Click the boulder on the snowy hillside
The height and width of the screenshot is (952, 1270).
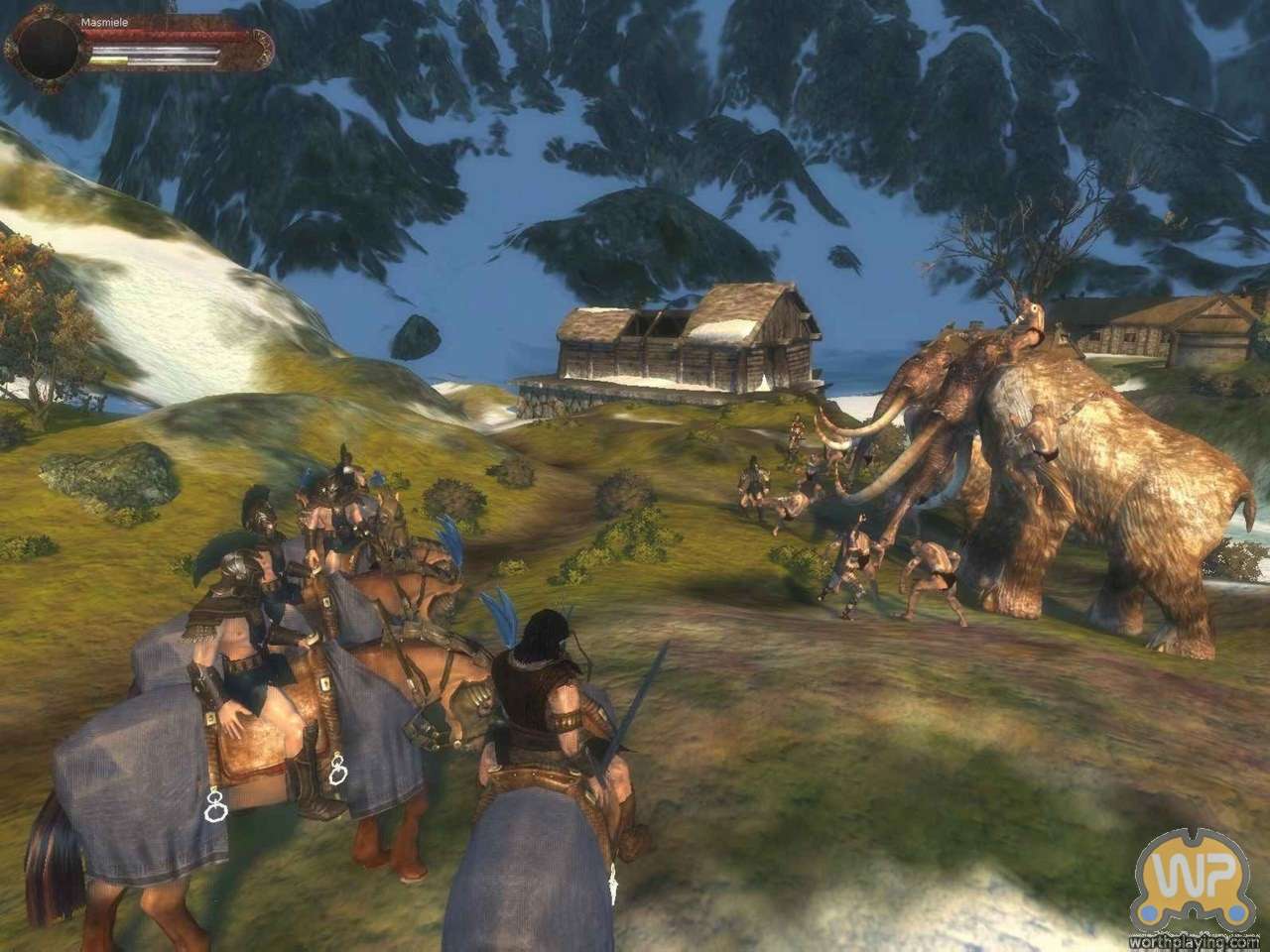pyautogui.click(x=415, y=332)
